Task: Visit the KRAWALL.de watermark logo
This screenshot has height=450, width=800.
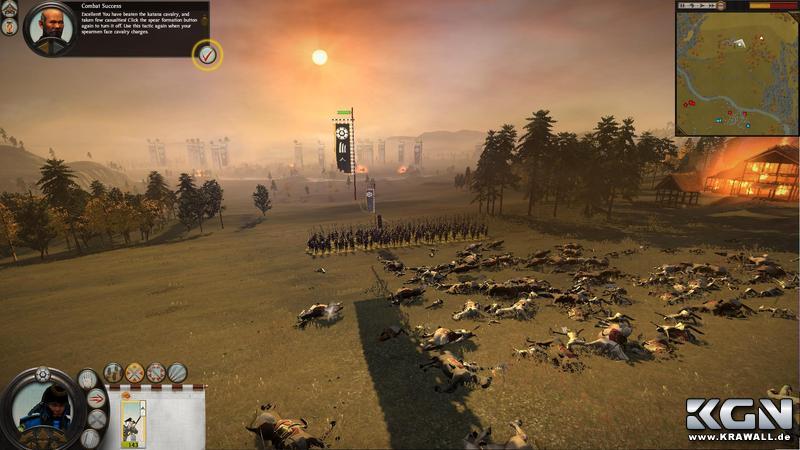Action: 740,420
